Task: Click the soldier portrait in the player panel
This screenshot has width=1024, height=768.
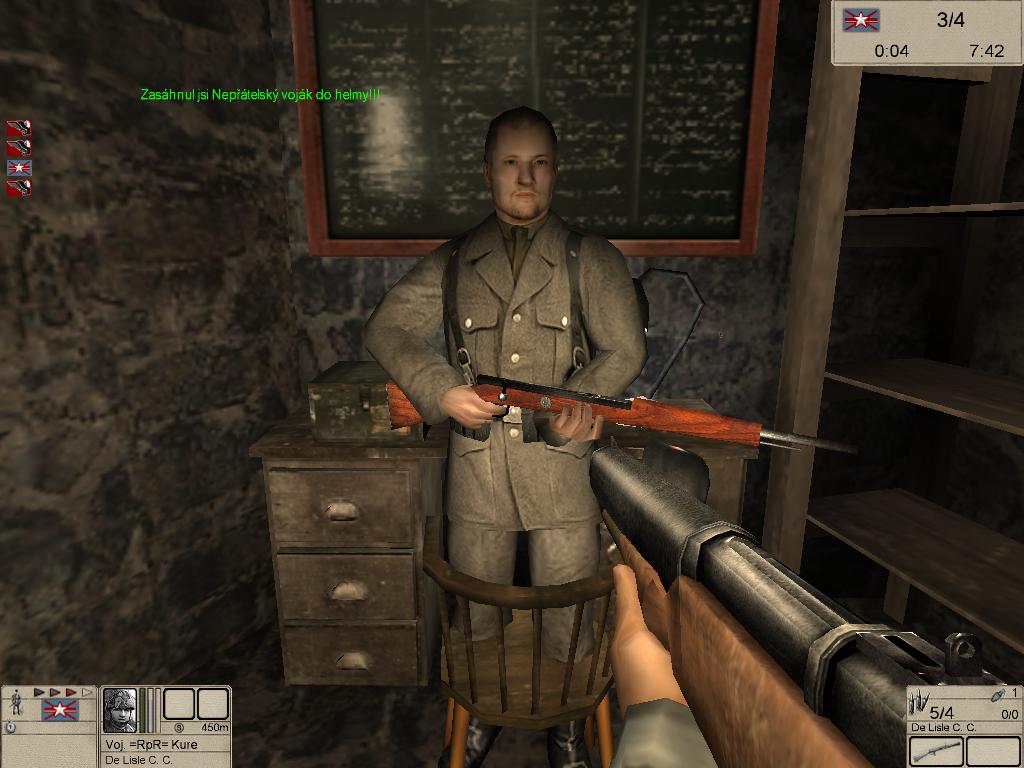Action: point(121,710)
